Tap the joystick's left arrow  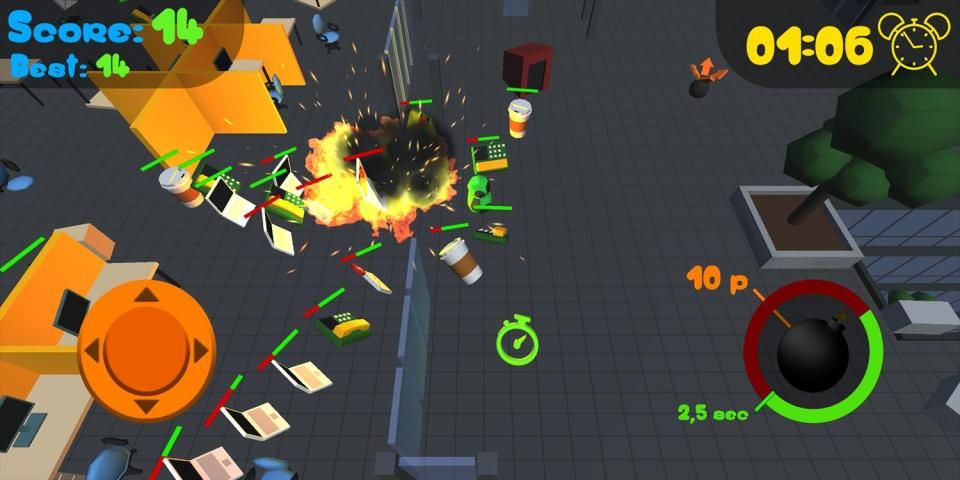[x=91, y=351]
